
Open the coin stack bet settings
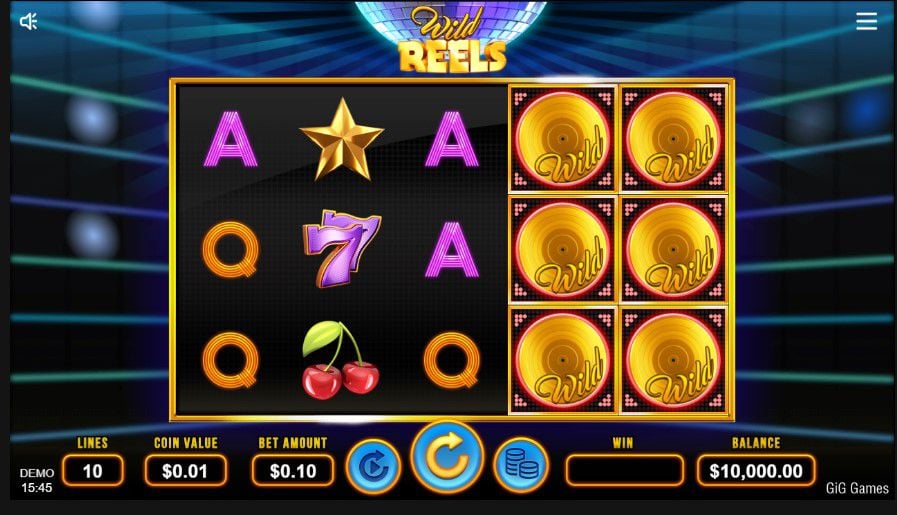coord(520,467)
